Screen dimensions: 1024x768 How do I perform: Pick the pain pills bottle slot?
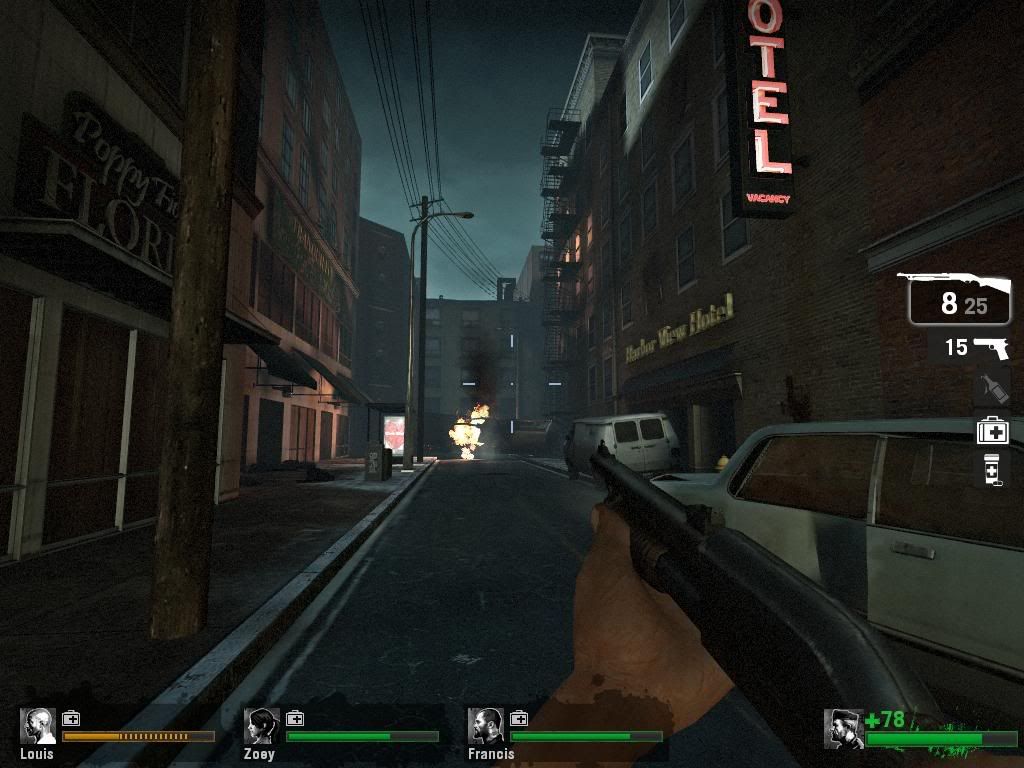tap(992, 470)
